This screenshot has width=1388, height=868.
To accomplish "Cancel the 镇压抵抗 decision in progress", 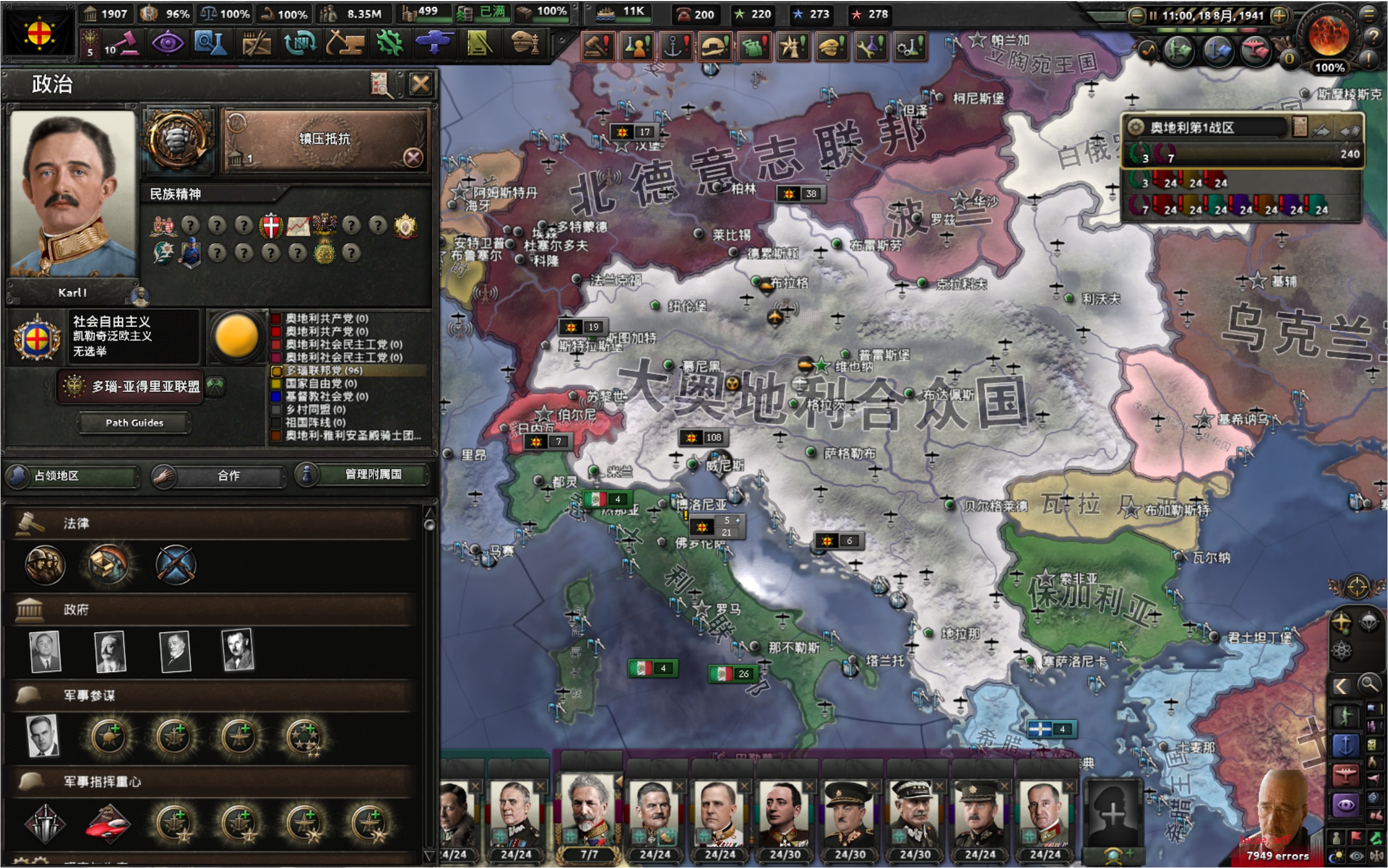I will (x=413, y=157).
